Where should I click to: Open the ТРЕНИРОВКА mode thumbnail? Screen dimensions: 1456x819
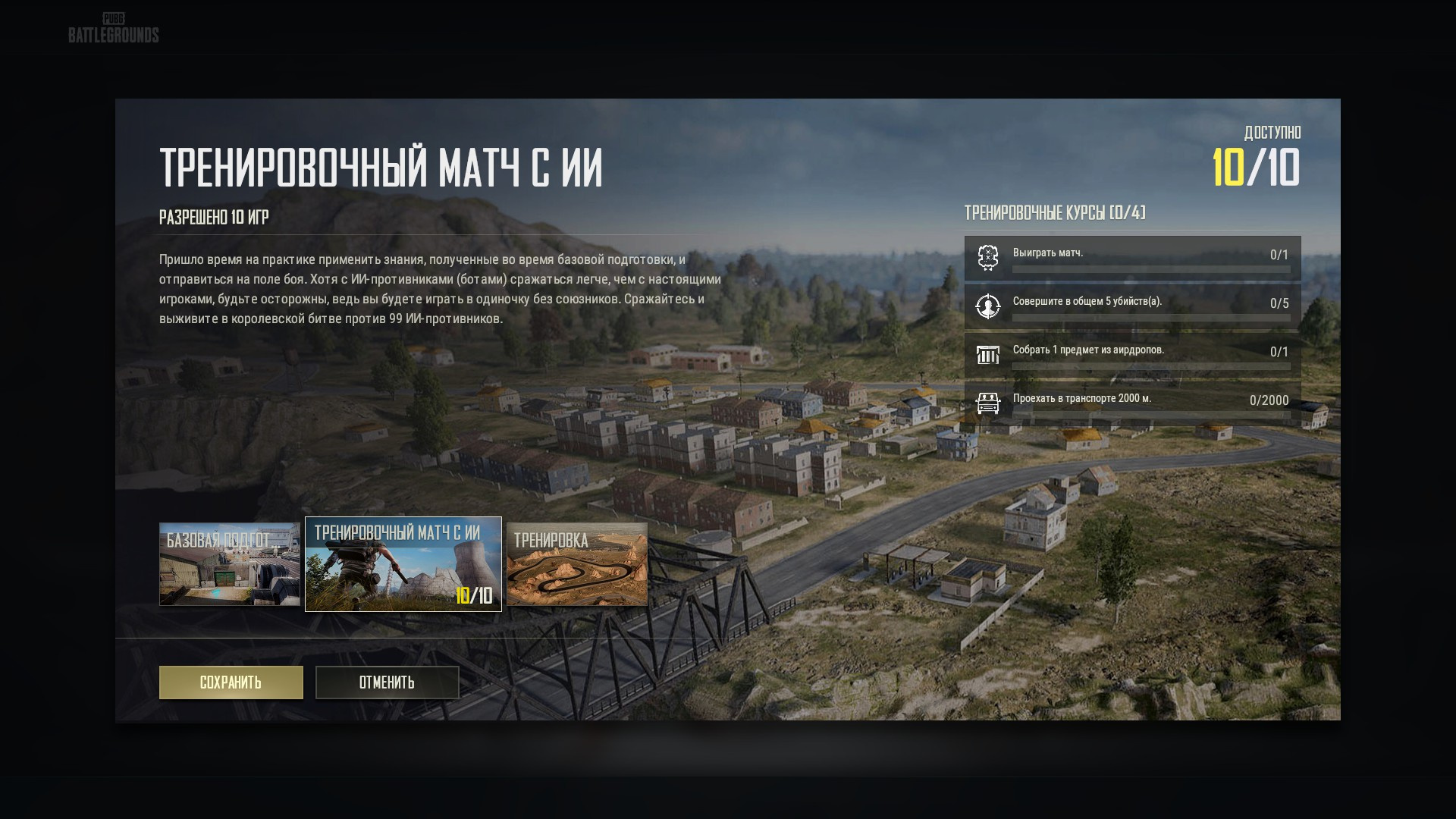(577, 564)
